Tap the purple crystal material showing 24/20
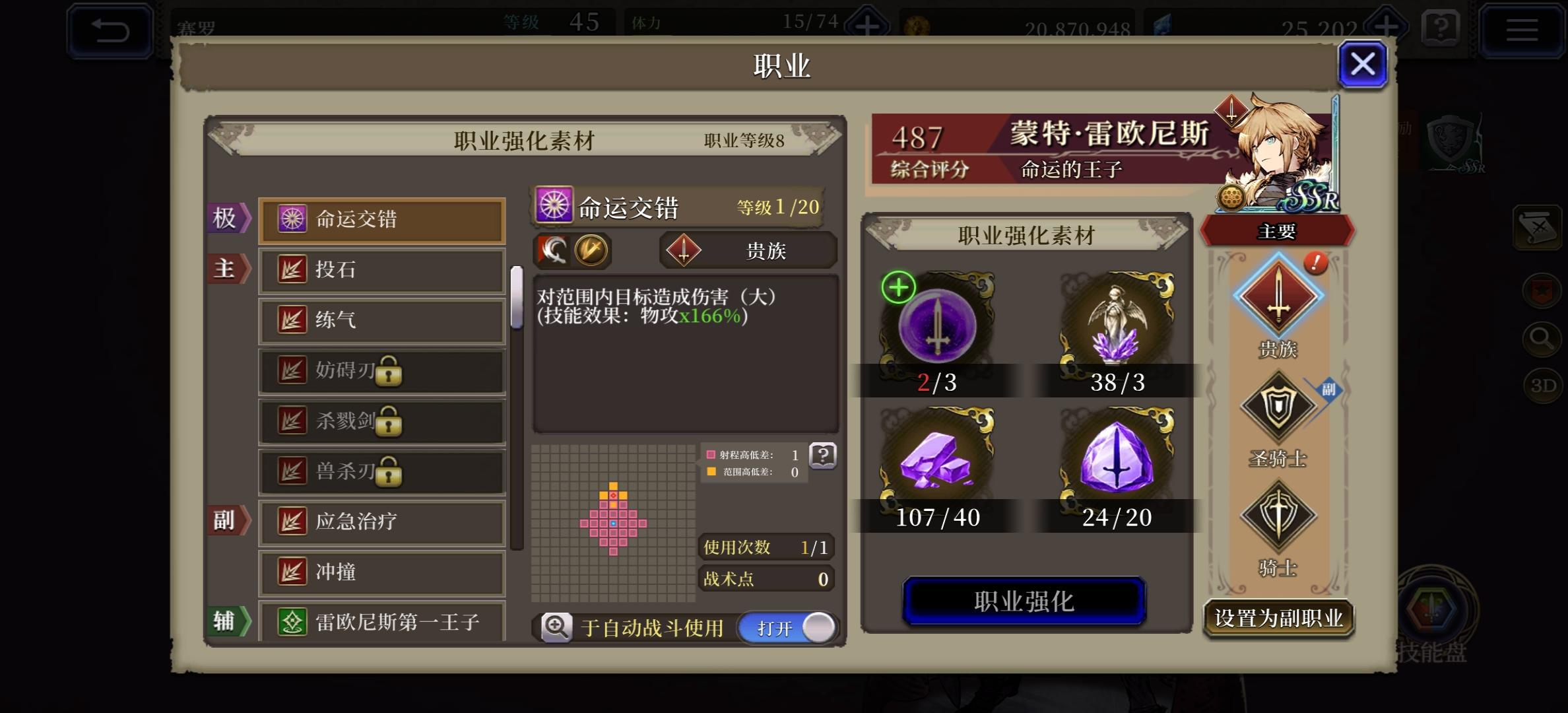 pyautogui.click(x=1117, y=459)
